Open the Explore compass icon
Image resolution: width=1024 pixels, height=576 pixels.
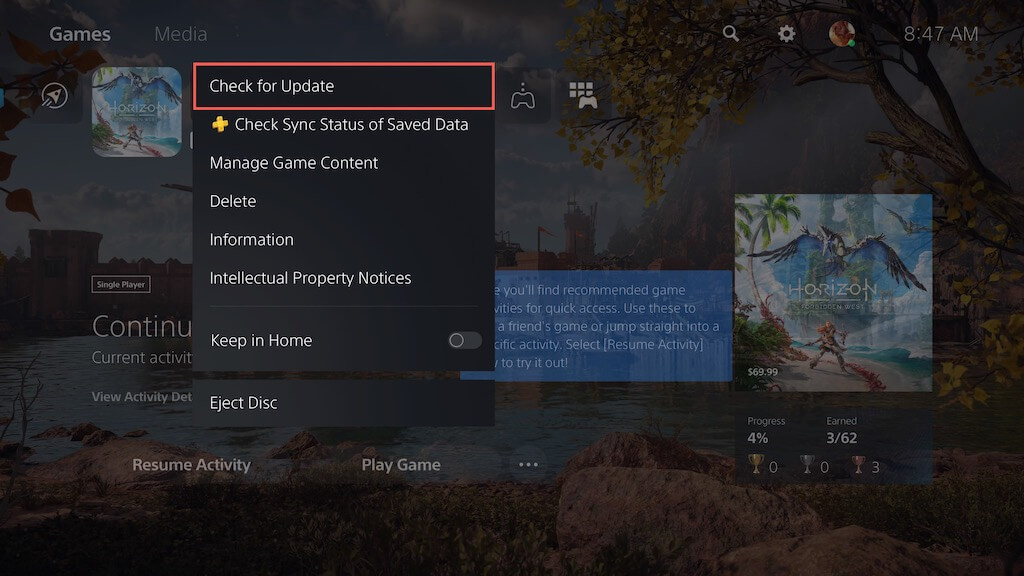pos(55,96)
